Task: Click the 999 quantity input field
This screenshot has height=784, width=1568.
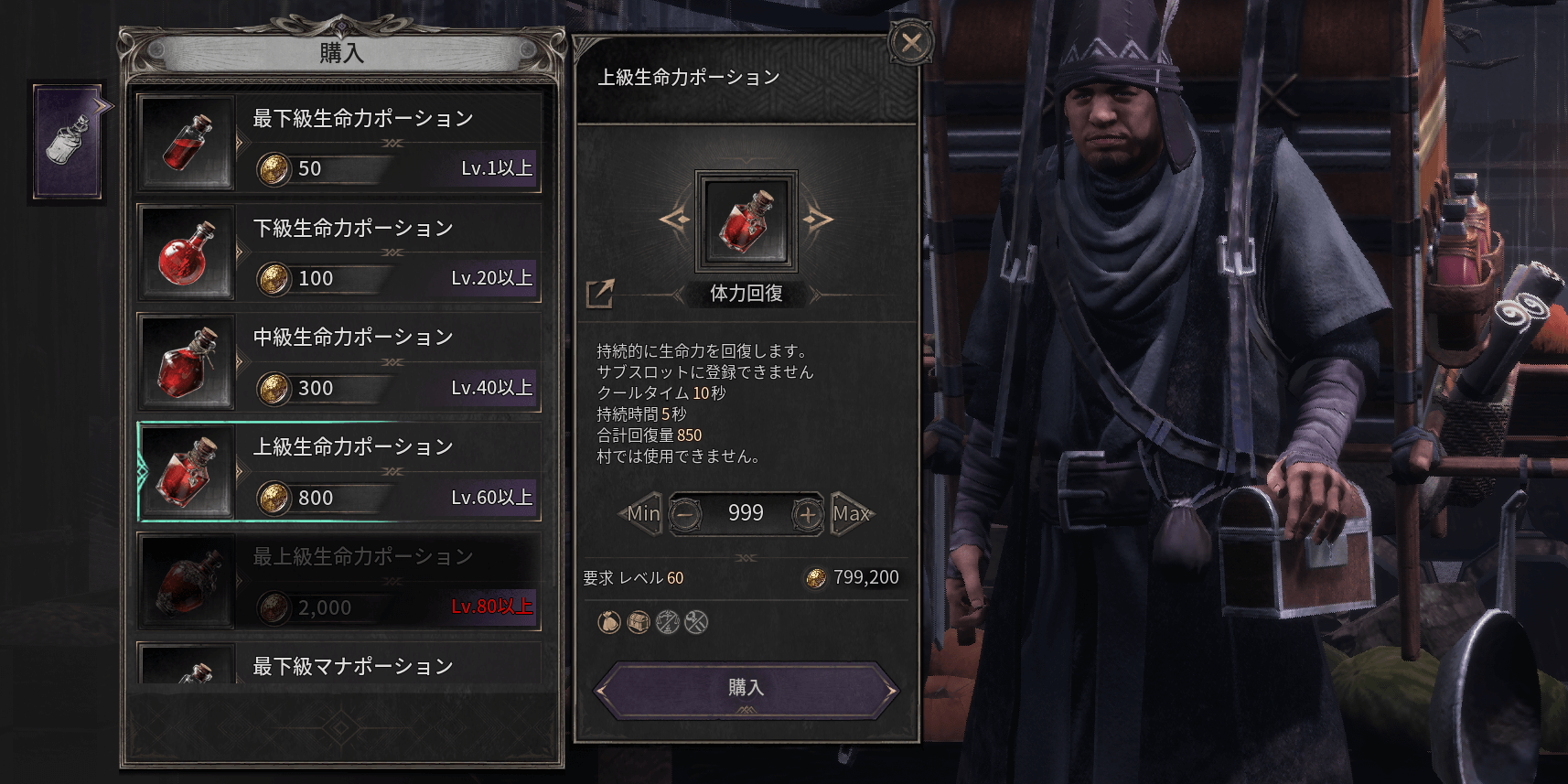Action: point(745,513)
